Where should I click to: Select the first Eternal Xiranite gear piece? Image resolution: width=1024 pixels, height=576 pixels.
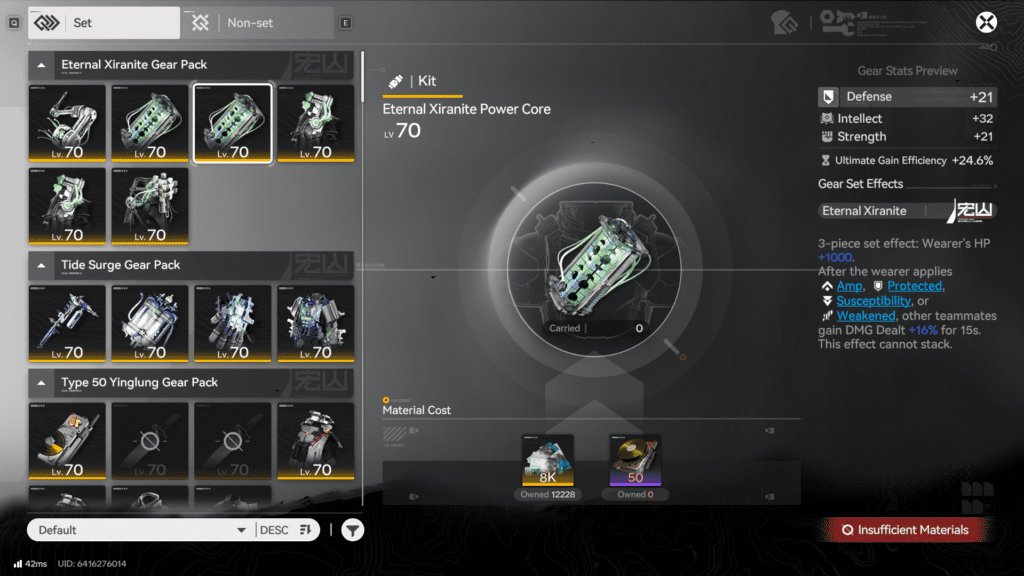point(67,123)
